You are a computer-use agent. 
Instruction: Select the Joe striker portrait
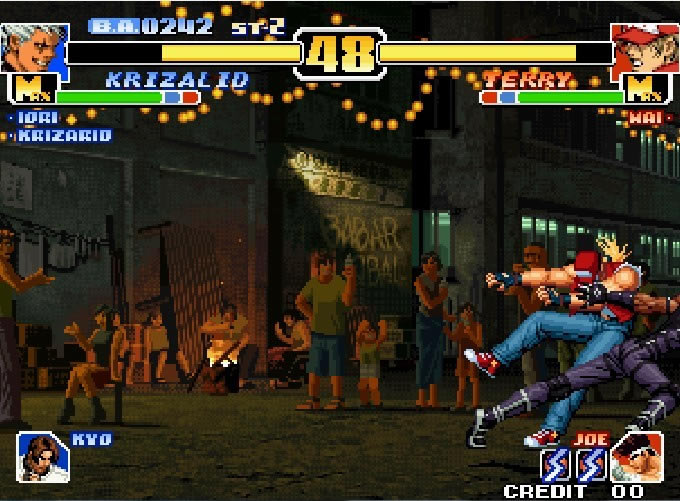(x=637, y=456)
